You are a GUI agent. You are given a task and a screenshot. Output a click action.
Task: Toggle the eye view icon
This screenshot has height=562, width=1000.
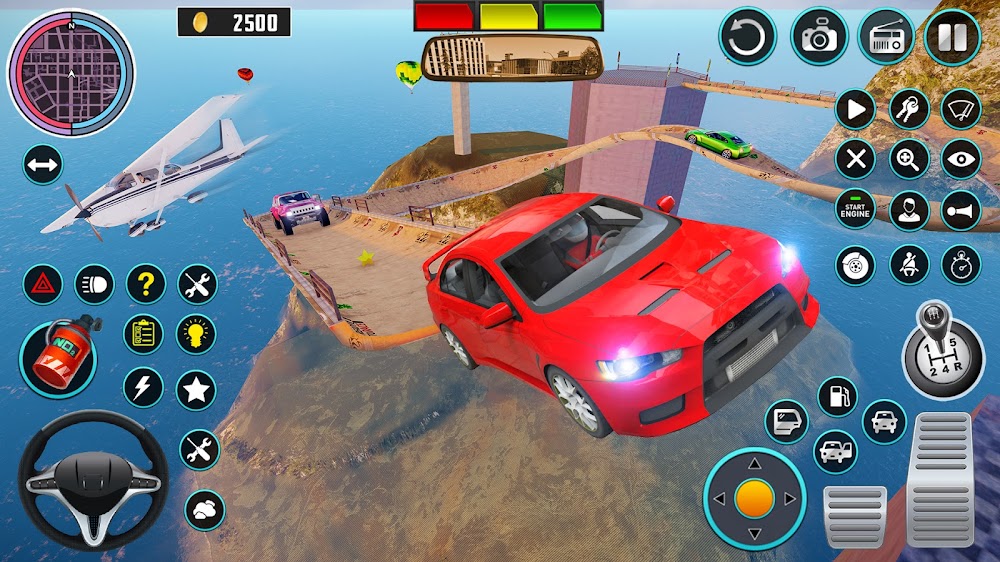point(961,159)
